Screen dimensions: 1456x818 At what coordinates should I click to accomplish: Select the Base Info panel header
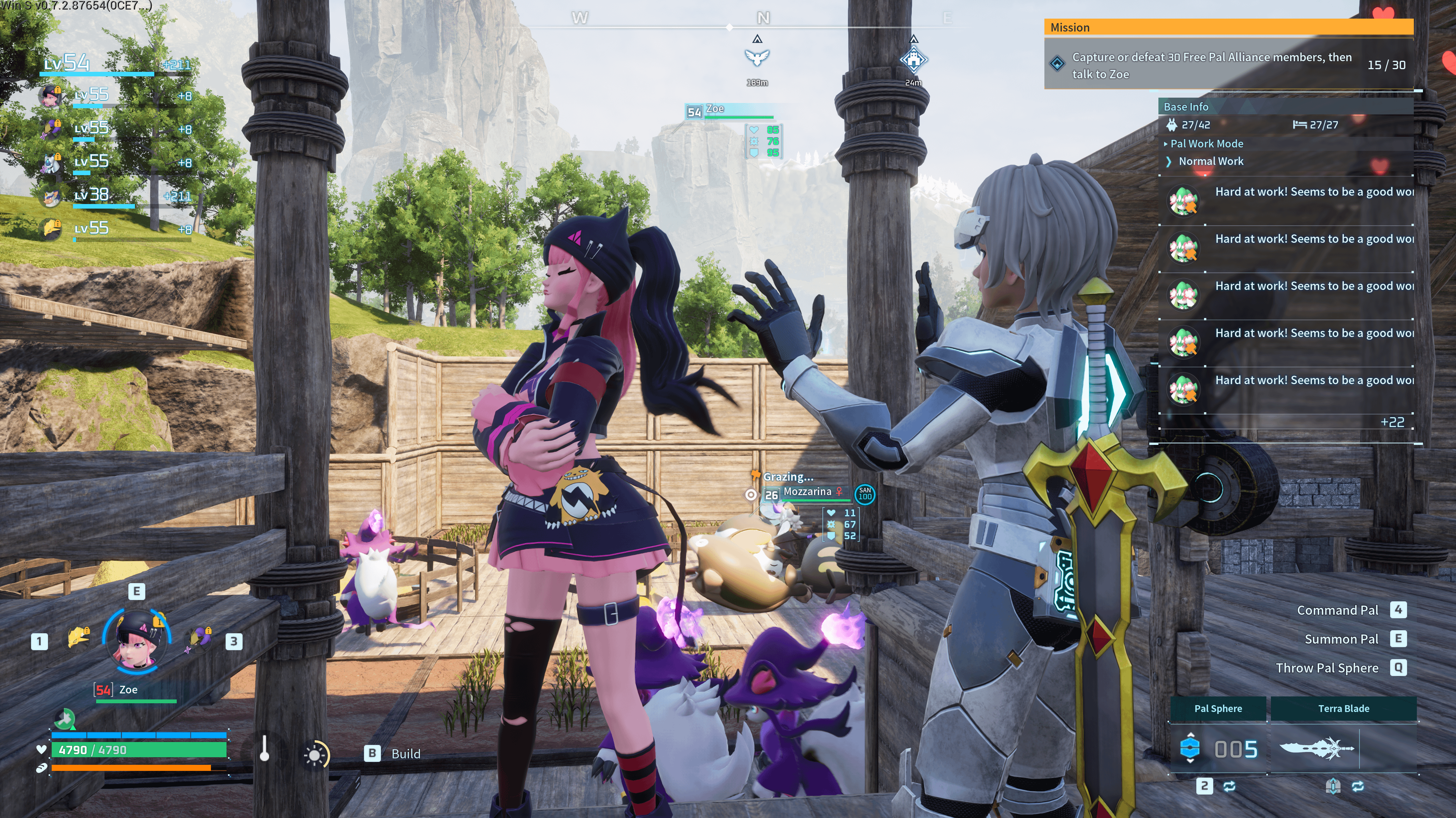[1186, 107]
